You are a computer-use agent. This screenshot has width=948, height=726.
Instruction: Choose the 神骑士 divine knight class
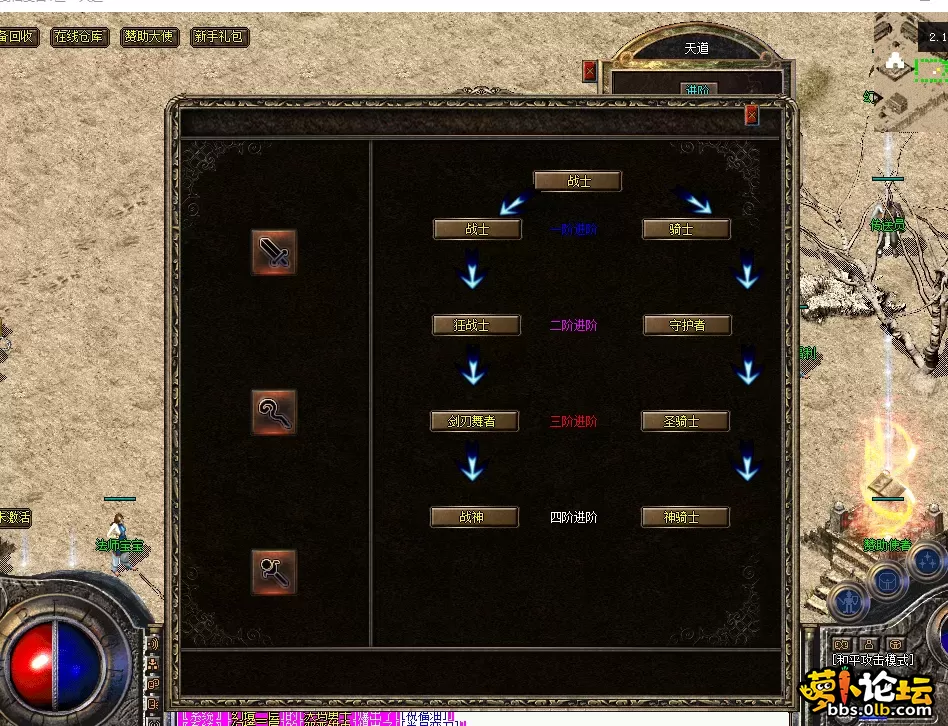(685, 517)
